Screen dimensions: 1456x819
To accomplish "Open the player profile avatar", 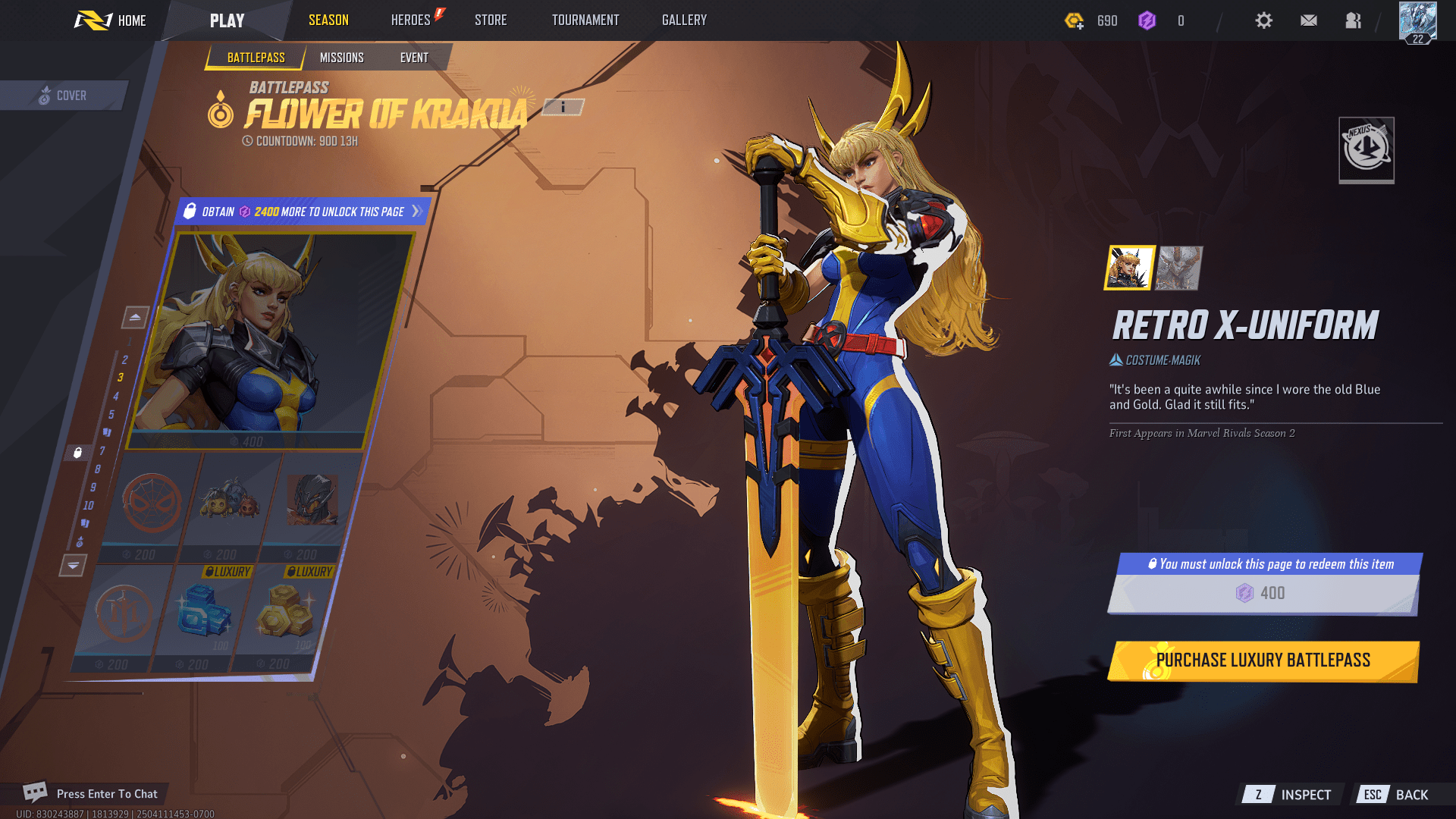I will pyautogui.click(x=1417, y=21).
